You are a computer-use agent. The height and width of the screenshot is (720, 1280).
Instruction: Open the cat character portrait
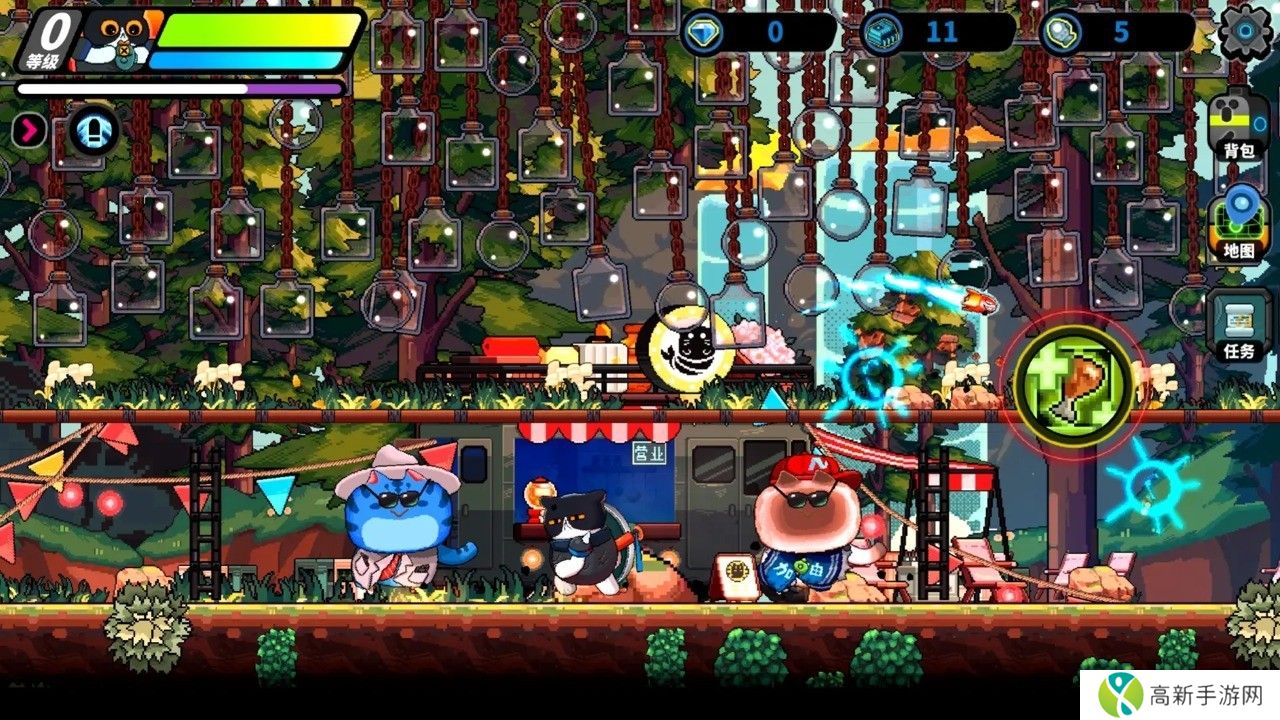pos(110,42)
